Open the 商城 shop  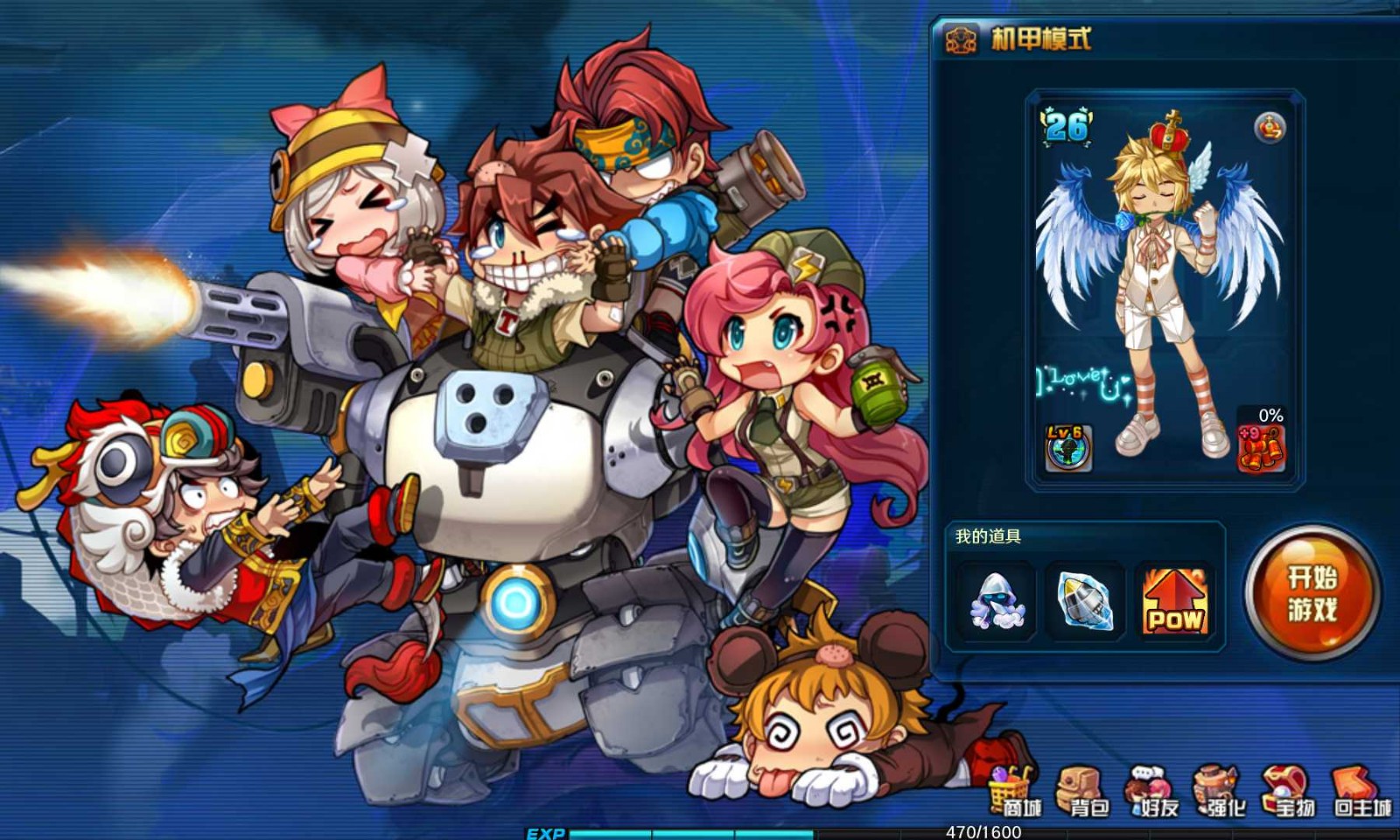(1015, 792)
